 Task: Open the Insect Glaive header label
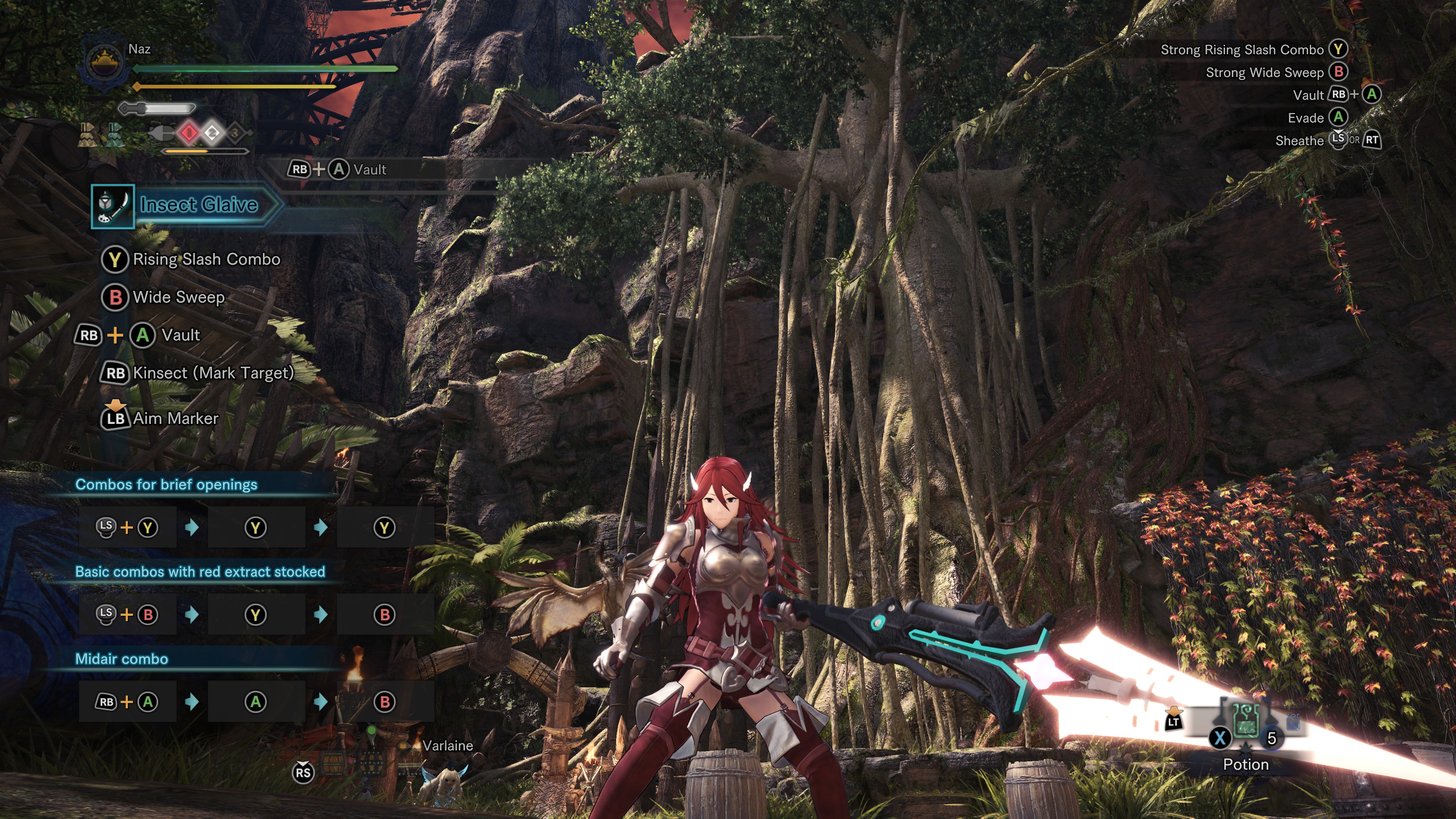(x=198, y=205)
